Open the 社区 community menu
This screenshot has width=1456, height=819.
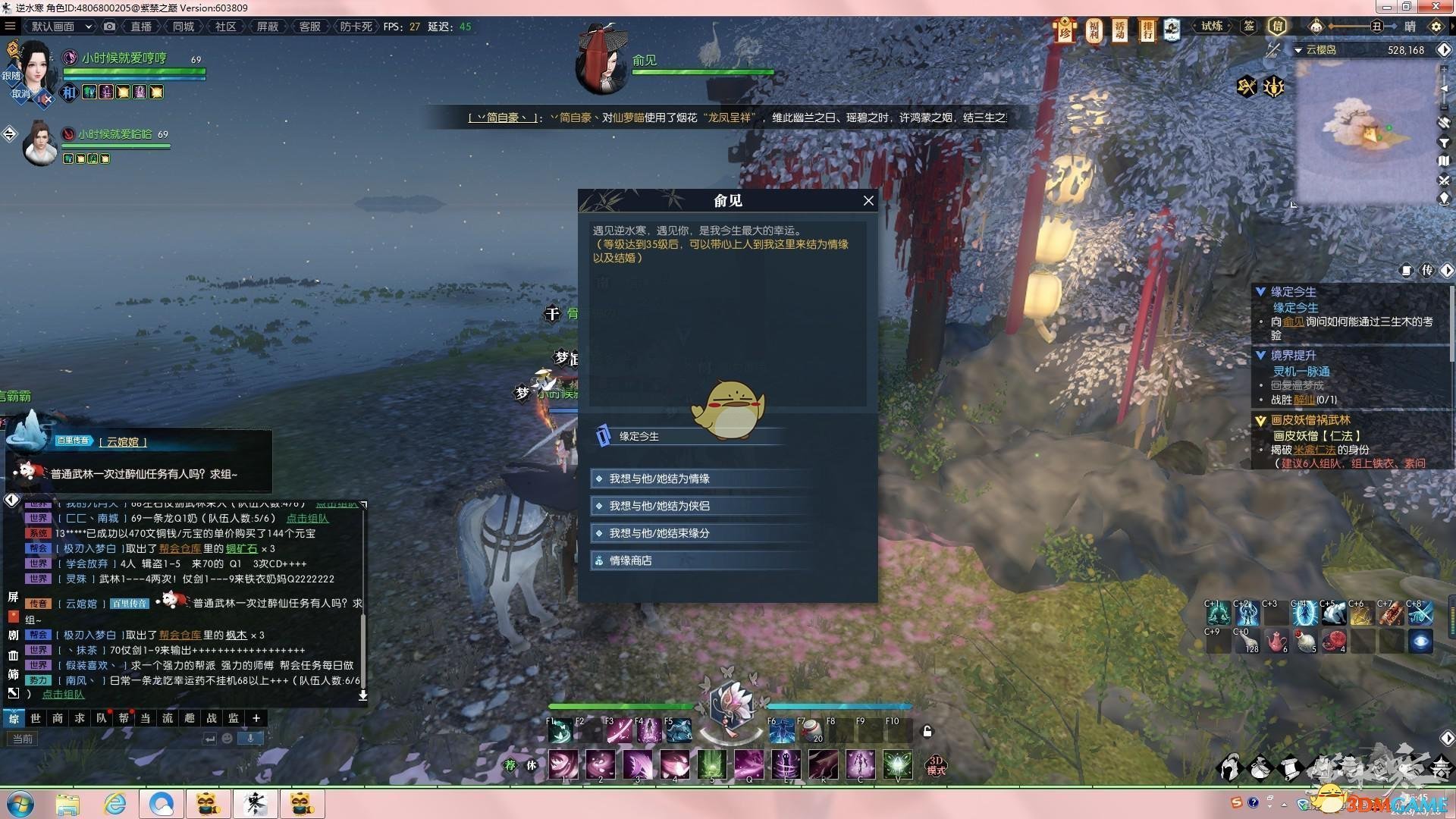click(x=225, y=27)
